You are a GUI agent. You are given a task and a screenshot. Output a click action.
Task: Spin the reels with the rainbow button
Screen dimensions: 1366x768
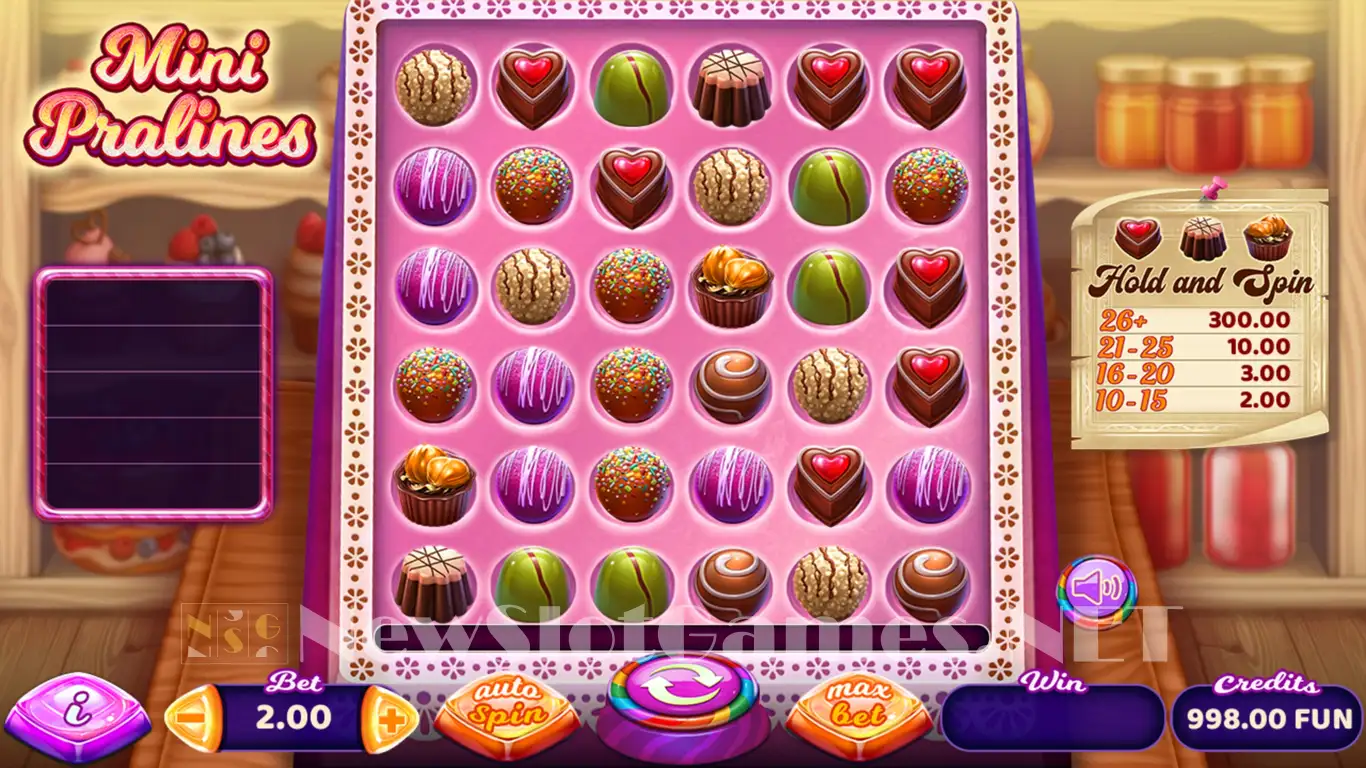[684, 693]
